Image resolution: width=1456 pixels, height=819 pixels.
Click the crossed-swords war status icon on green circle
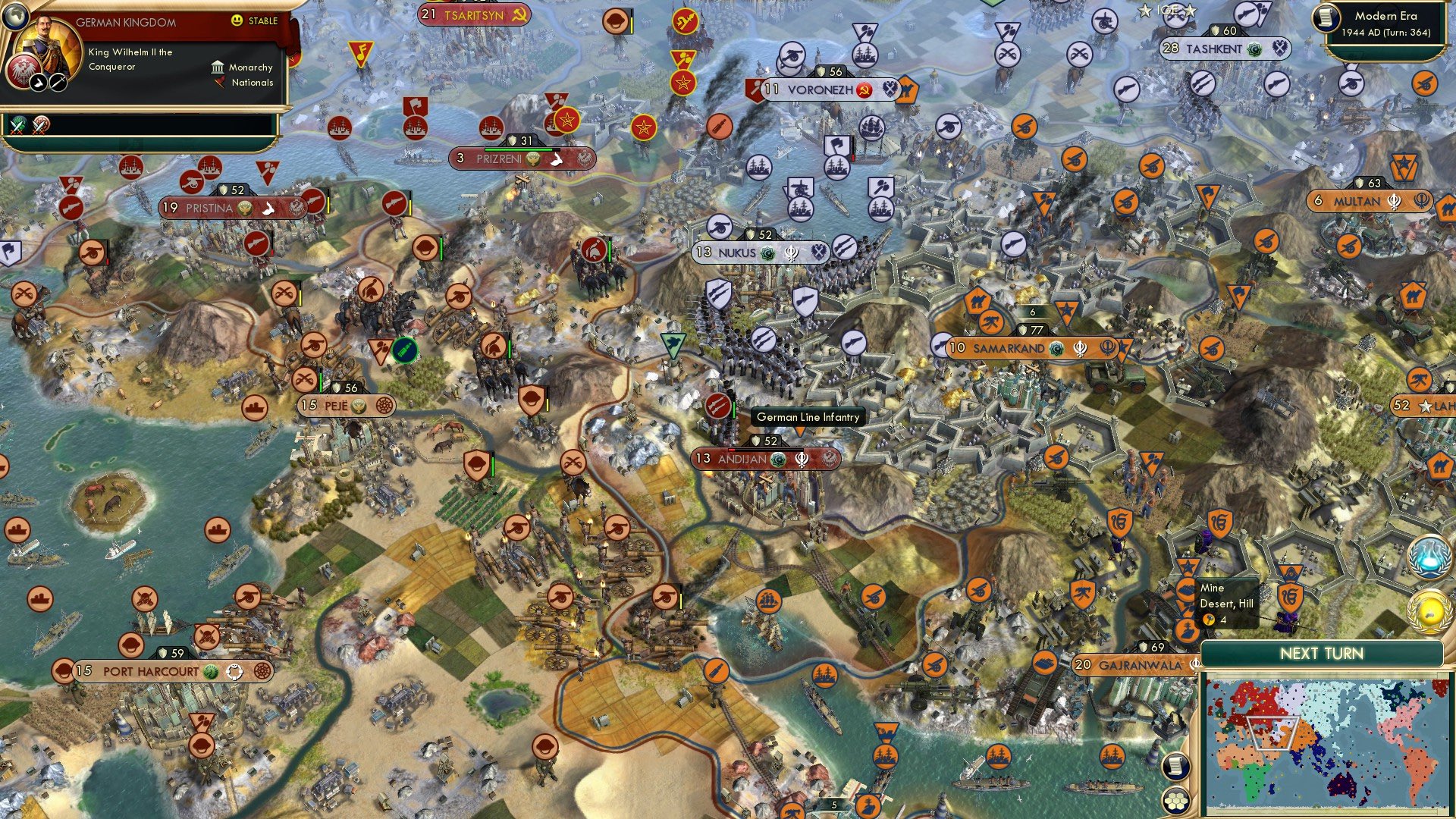16,126
